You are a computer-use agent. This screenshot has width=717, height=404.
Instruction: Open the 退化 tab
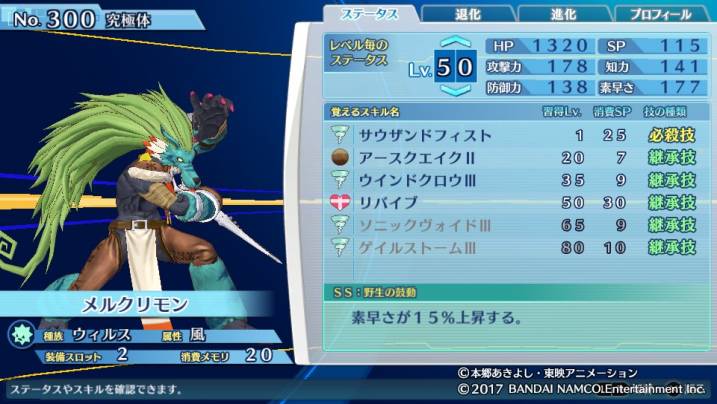click(x=468, y=14)
